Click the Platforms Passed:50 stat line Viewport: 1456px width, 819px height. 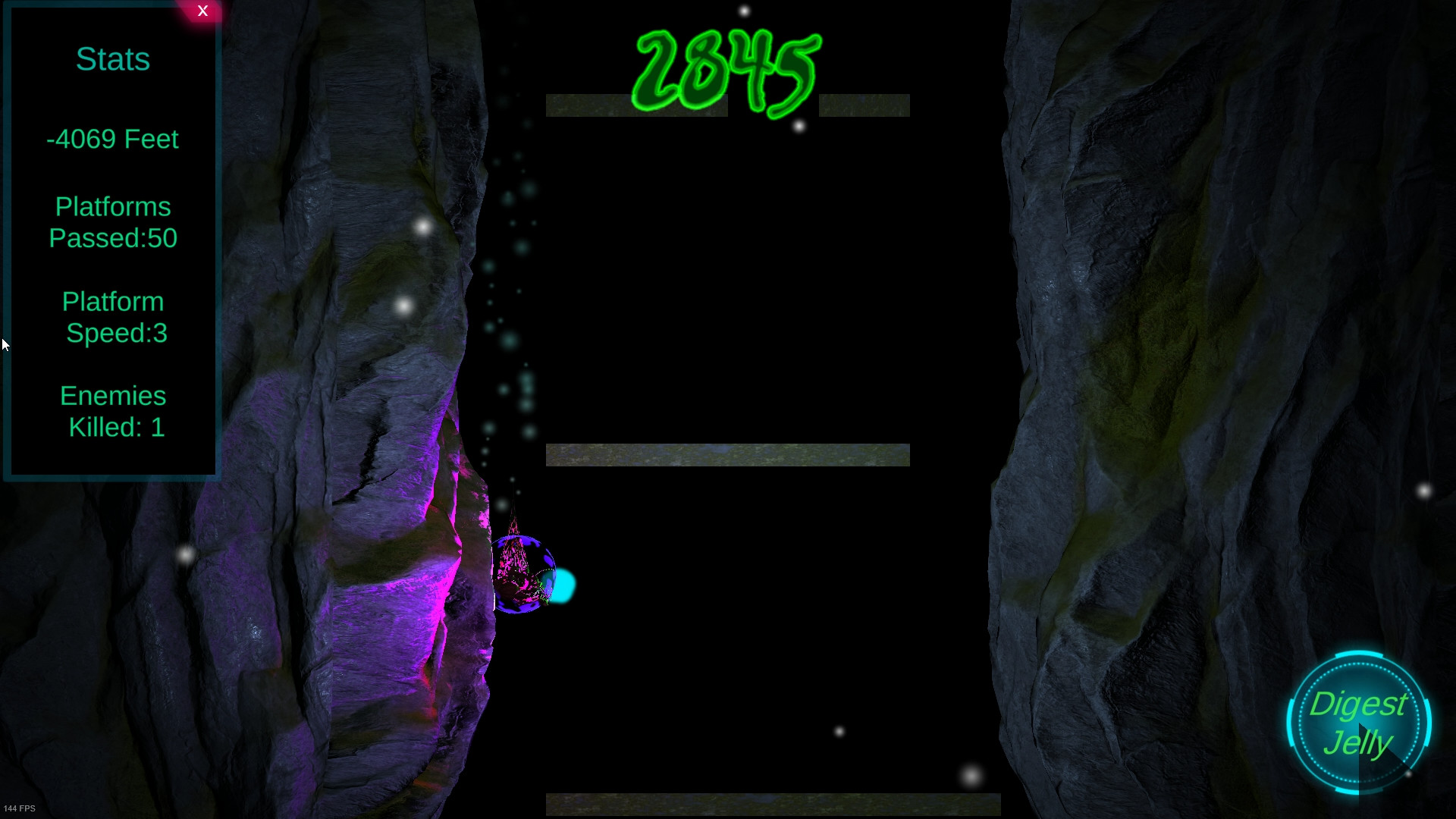coord(112,222)
